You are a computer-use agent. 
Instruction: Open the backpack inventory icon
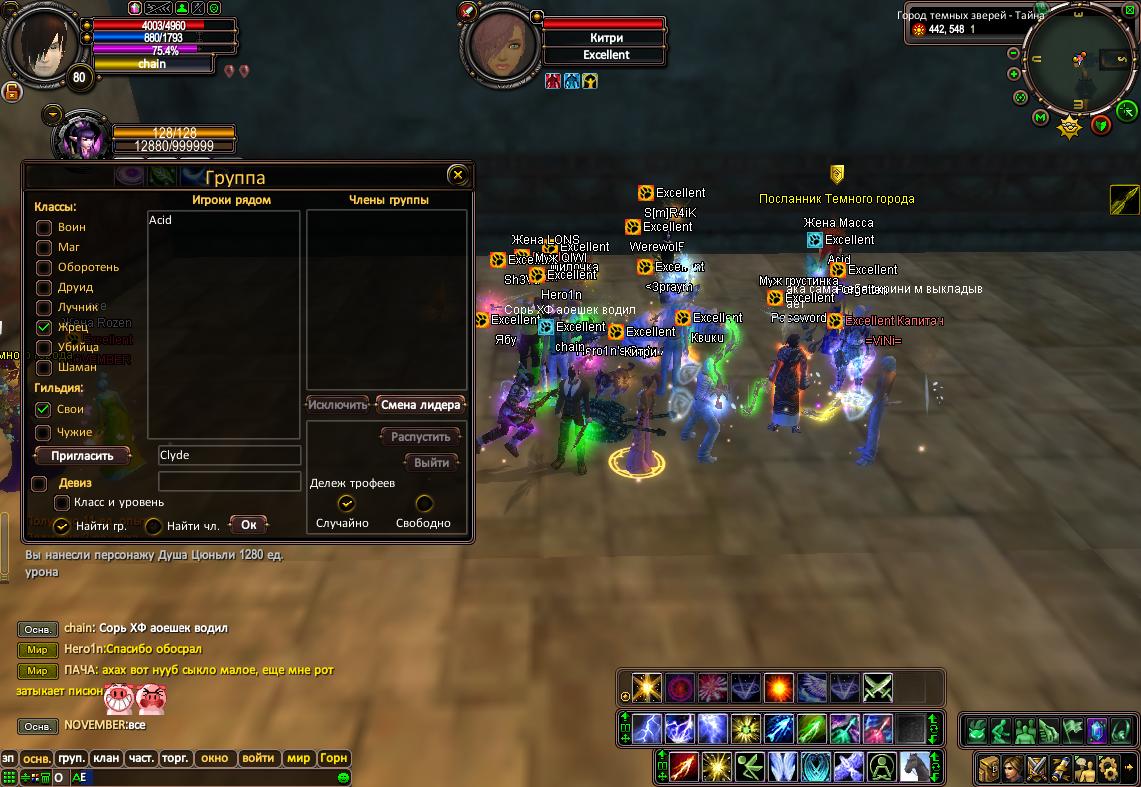[989, 768]
